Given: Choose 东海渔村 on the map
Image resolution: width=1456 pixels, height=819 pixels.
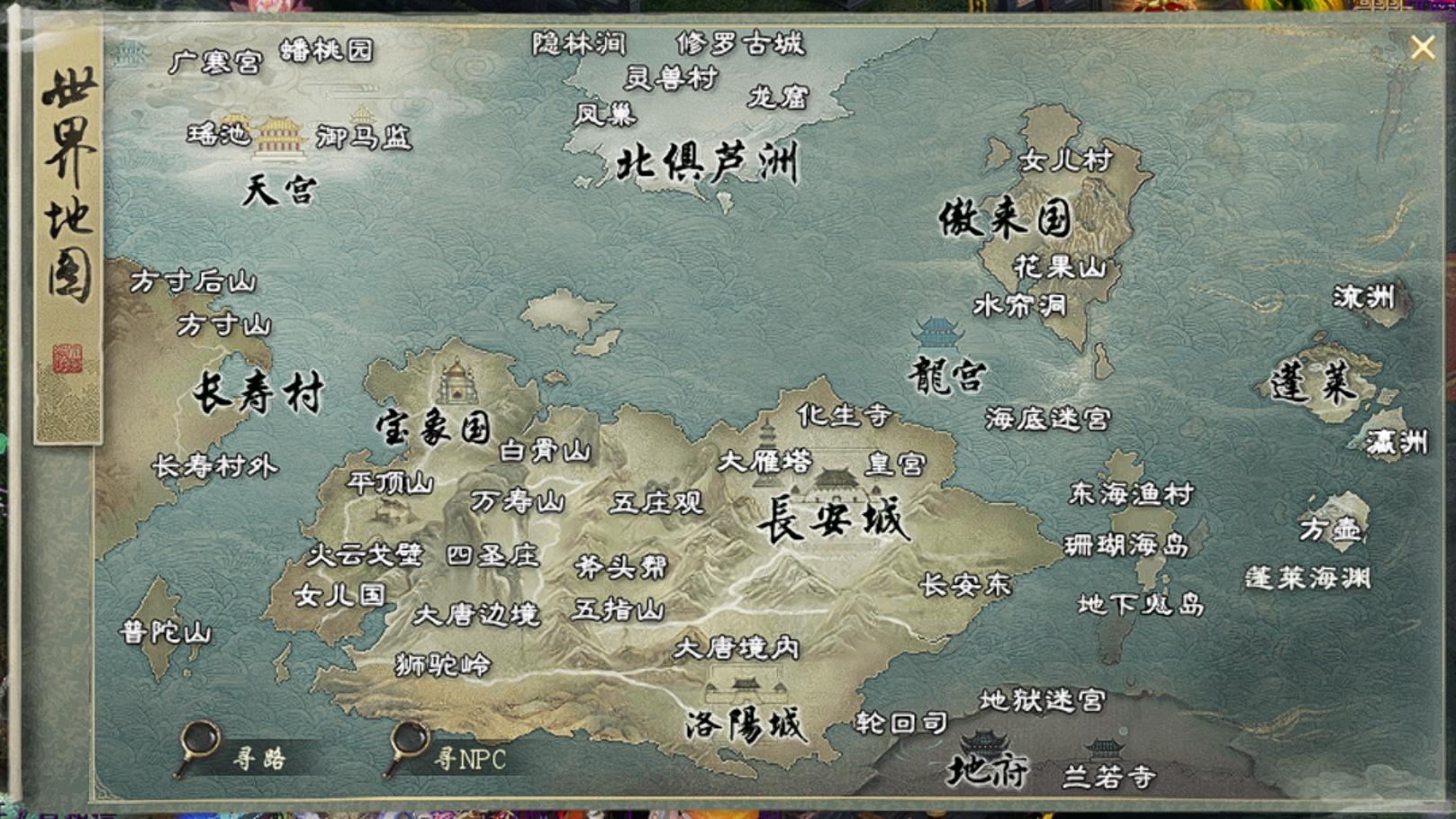Looking at the screenshot, I should pos(1131,493).
